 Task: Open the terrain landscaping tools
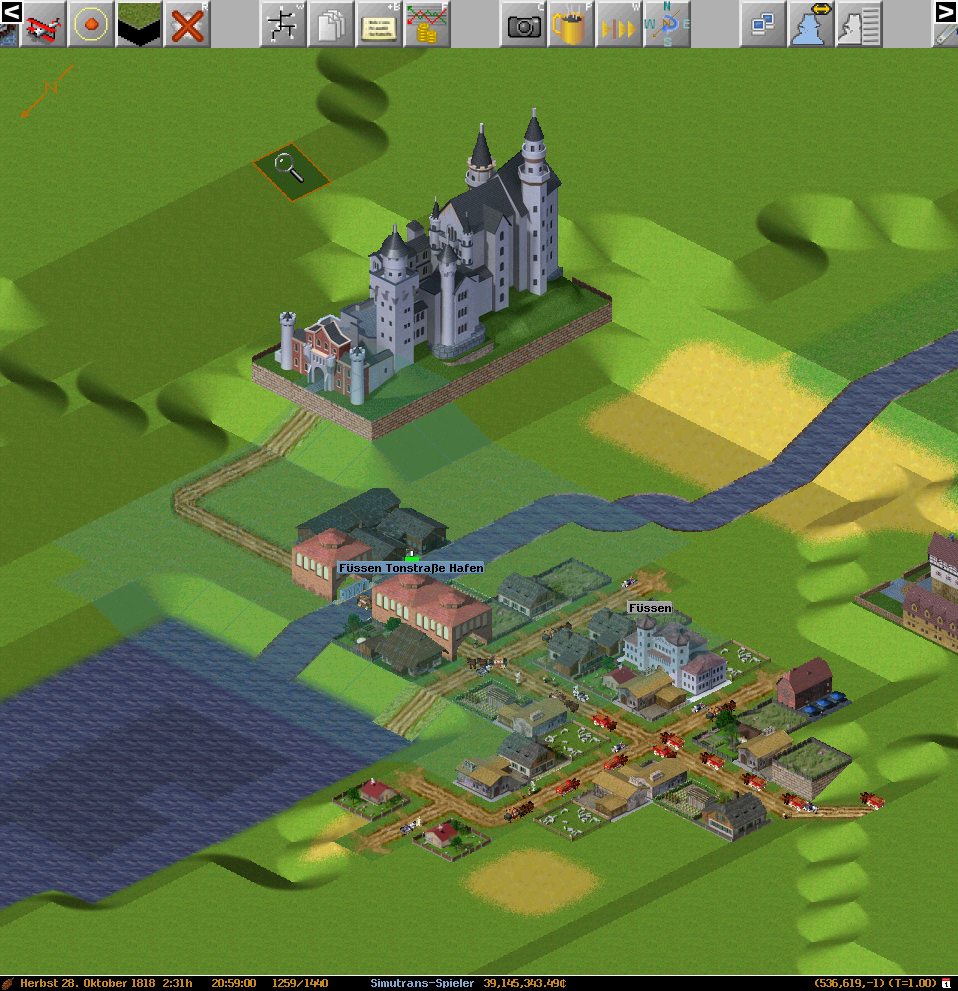[x=139, y=25]
